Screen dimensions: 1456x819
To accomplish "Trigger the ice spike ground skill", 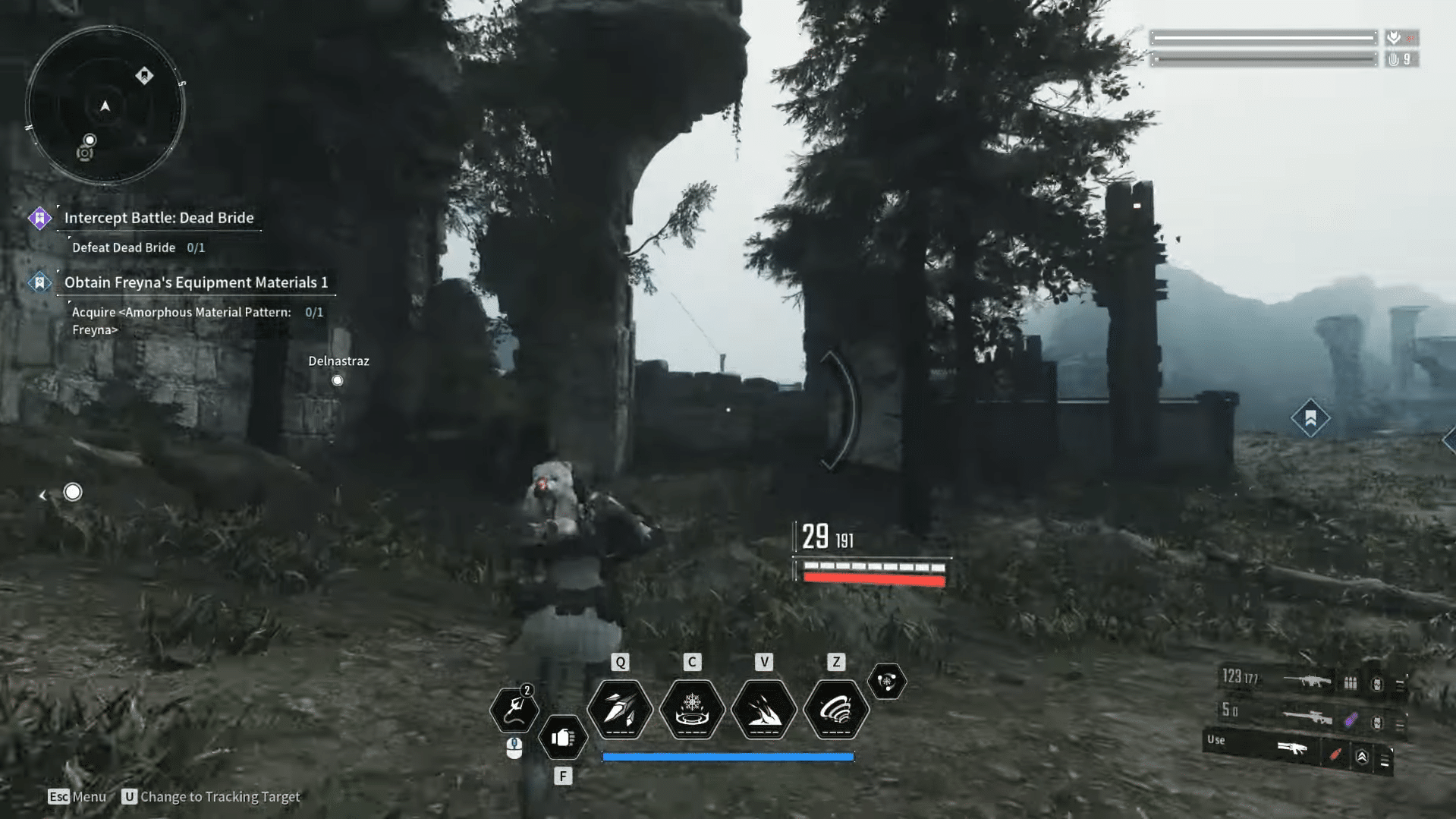I will click(764, 710).
